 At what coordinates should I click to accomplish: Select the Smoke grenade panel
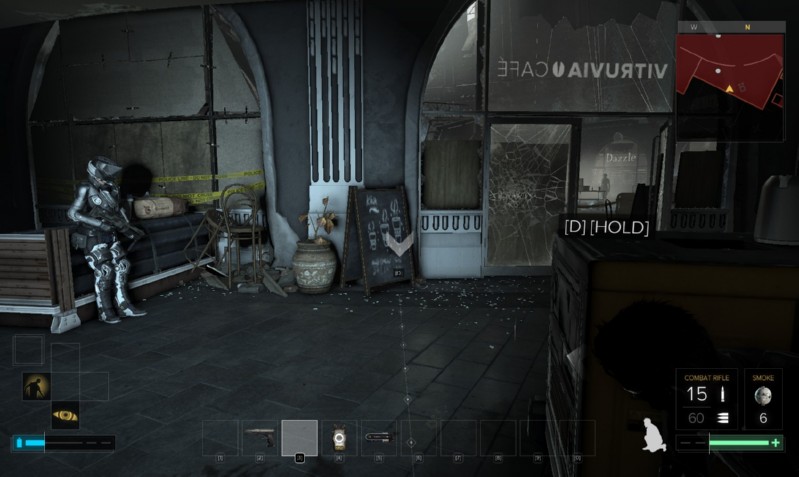pyautogui.click(x=764, y=398)
